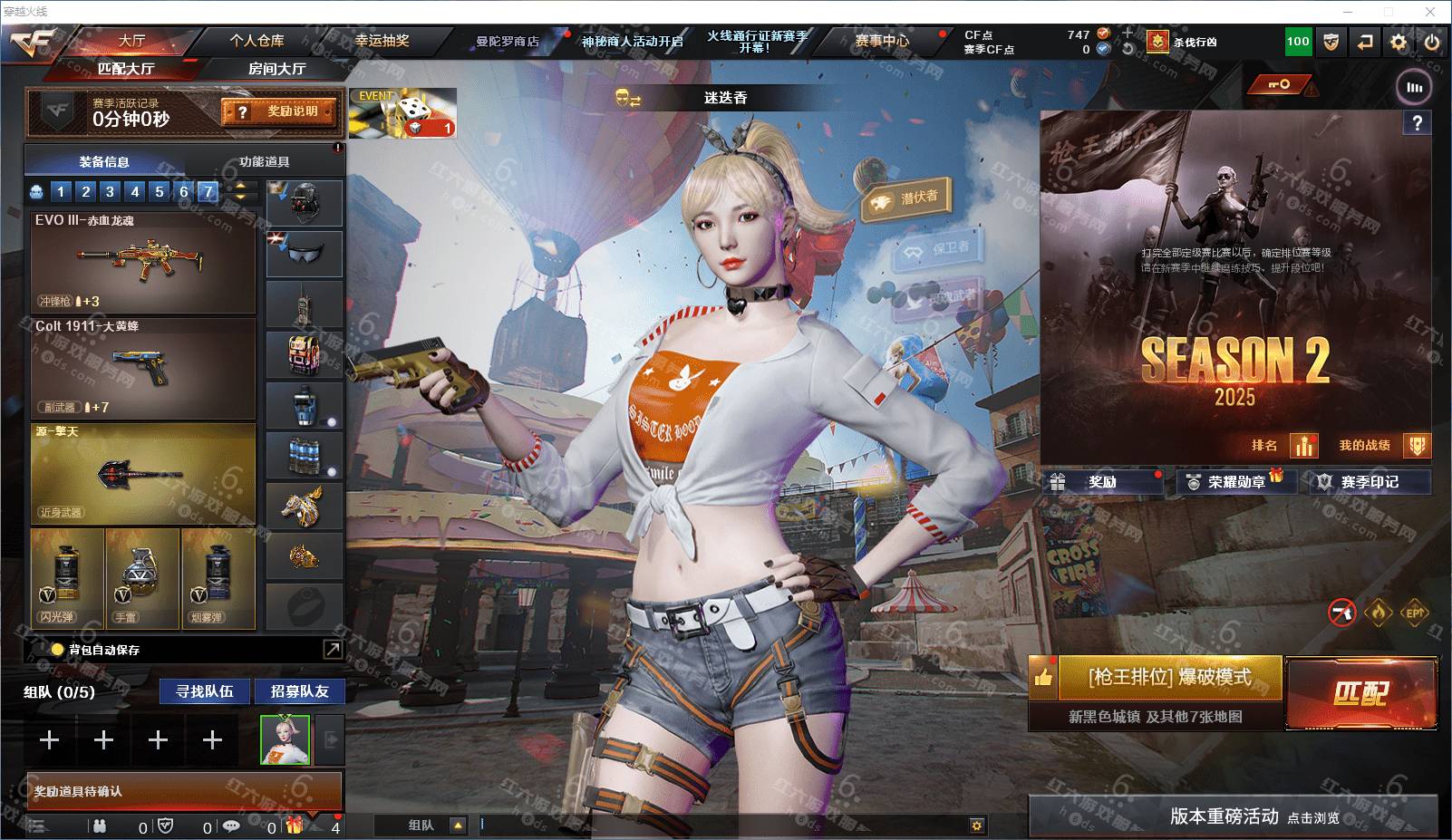Screen dimensions: 1452x840
Task: Select the 功能道具 tab
Action: 264,162
